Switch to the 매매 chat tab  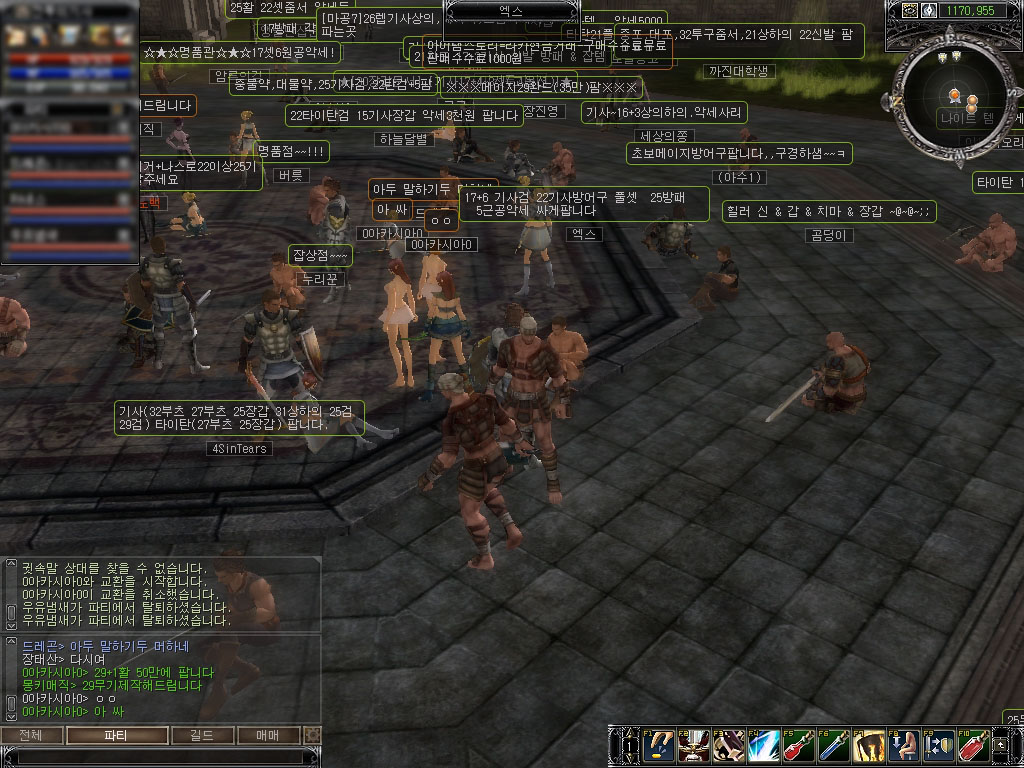click(266, 736)
